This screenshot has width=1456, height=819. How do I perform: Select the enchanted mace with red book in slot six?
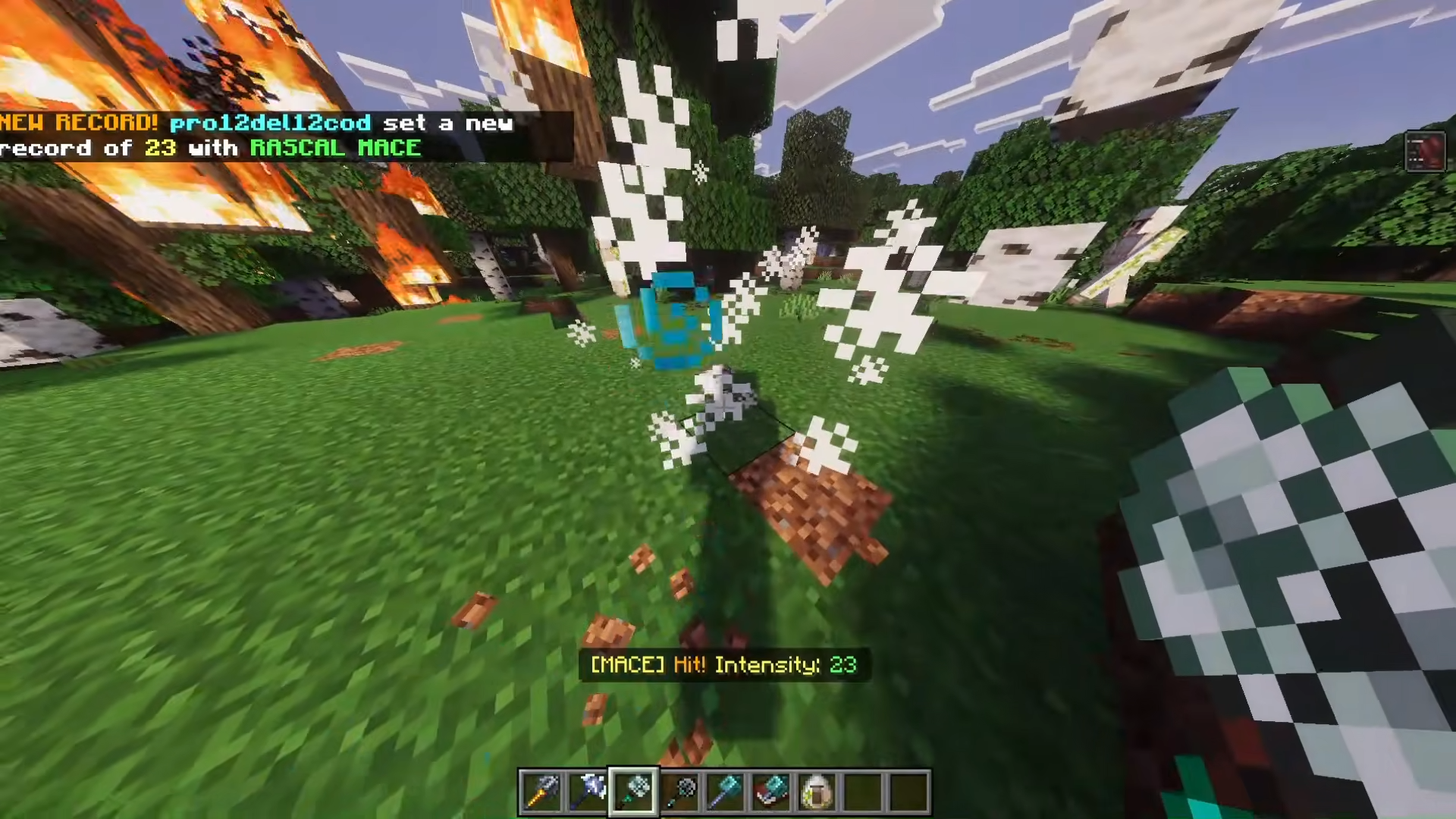coord(770,790)
